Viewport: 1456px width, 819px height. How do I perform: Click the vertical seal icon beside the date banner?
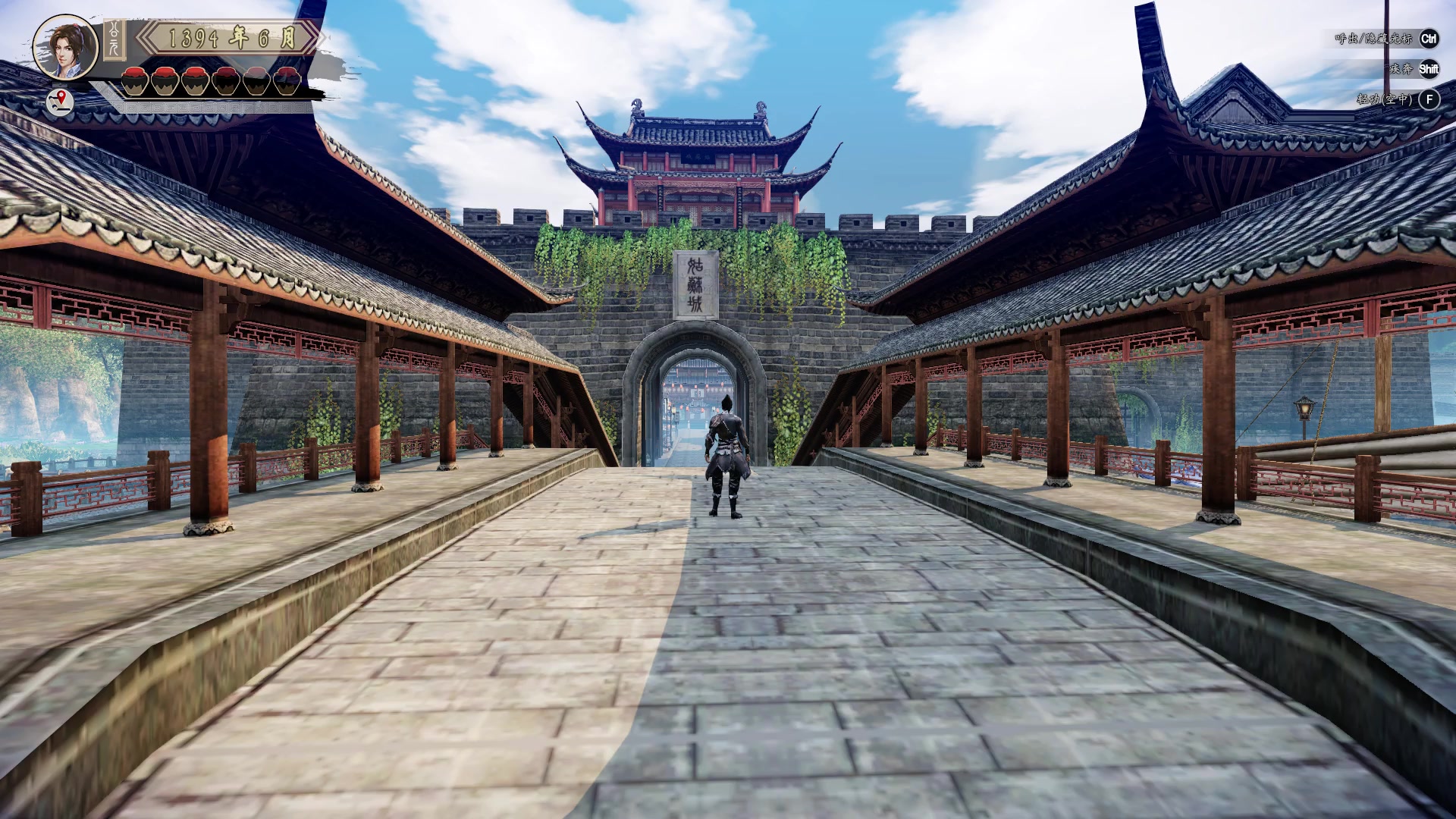tap(114, 39)
